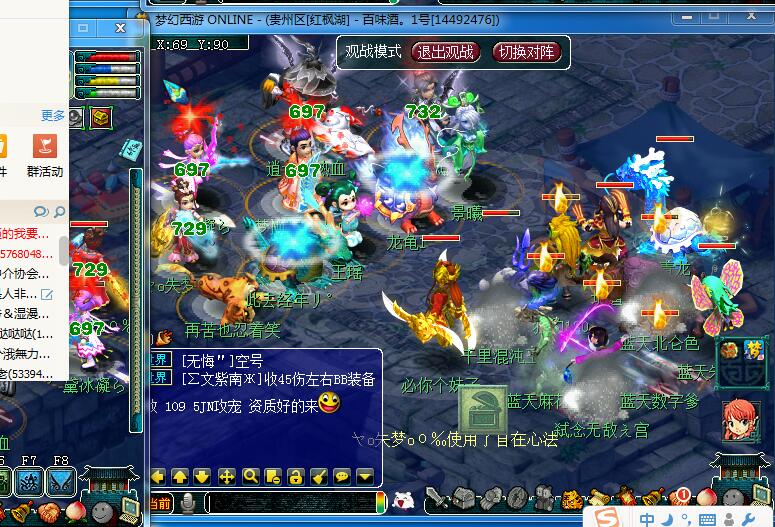Select the 当前 chat channel button
Viewport: 775px width, 527px height.
(x=160, y=502)
